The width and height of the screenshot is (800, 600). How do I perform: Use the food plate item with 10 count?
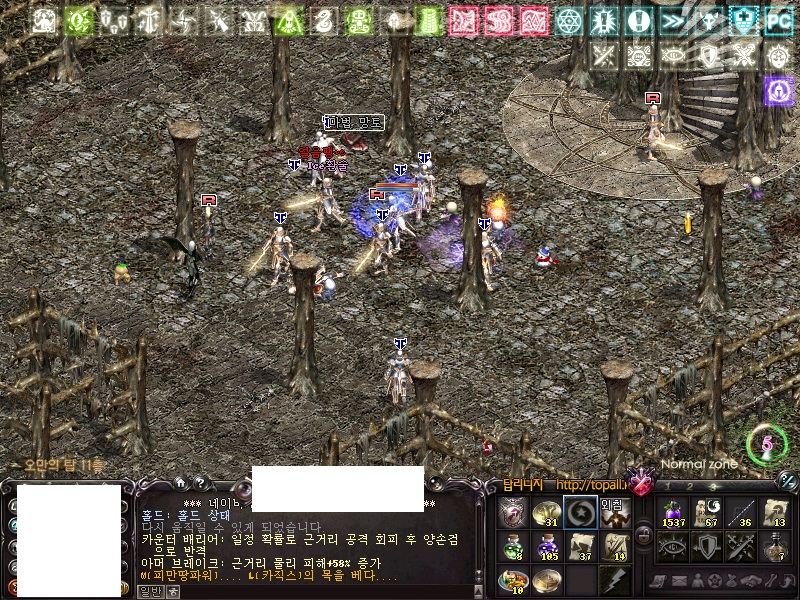point(513,579)
